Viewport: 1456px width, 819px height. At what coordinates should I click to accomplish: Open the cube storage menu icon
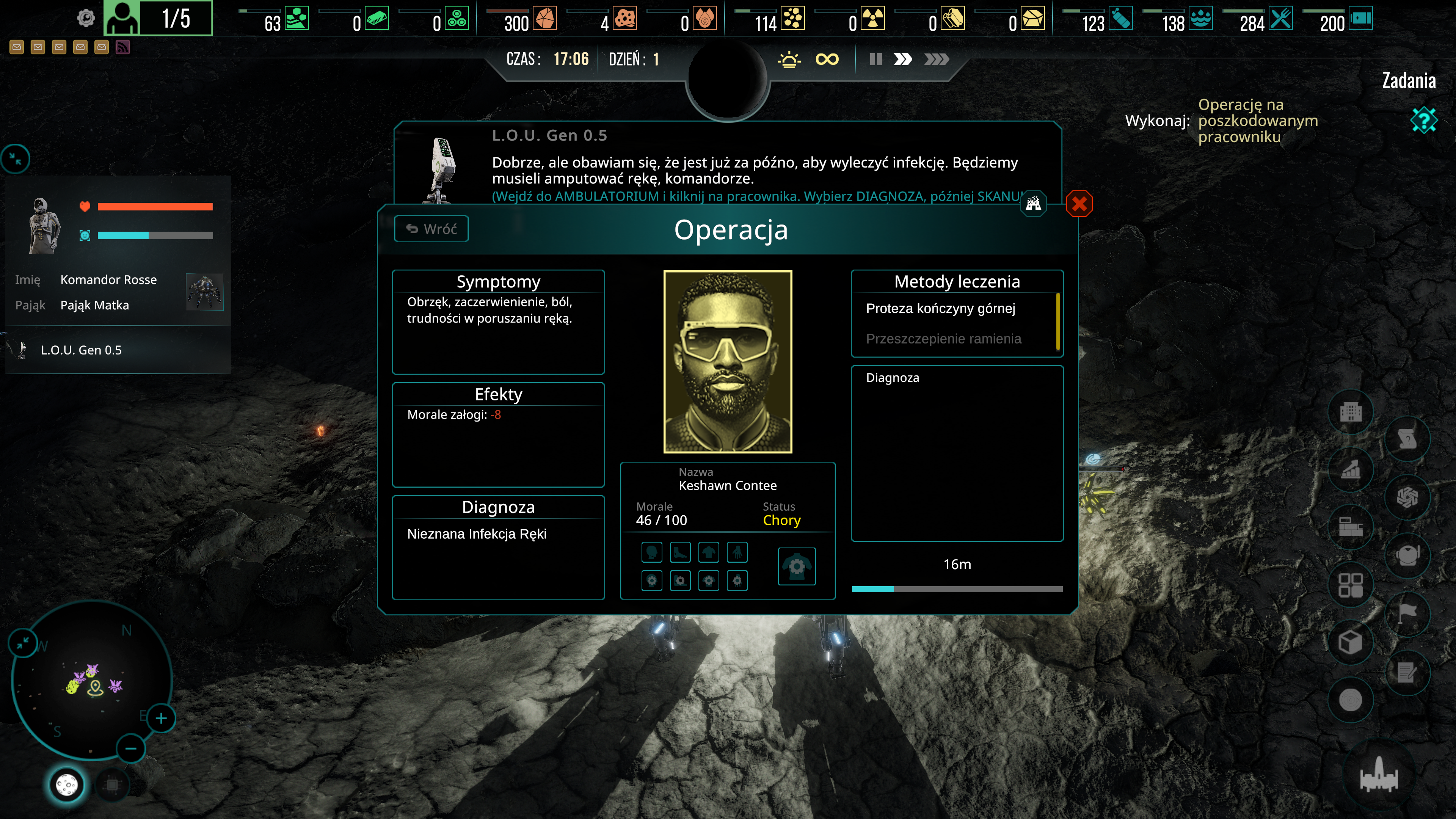(1350, 643)
